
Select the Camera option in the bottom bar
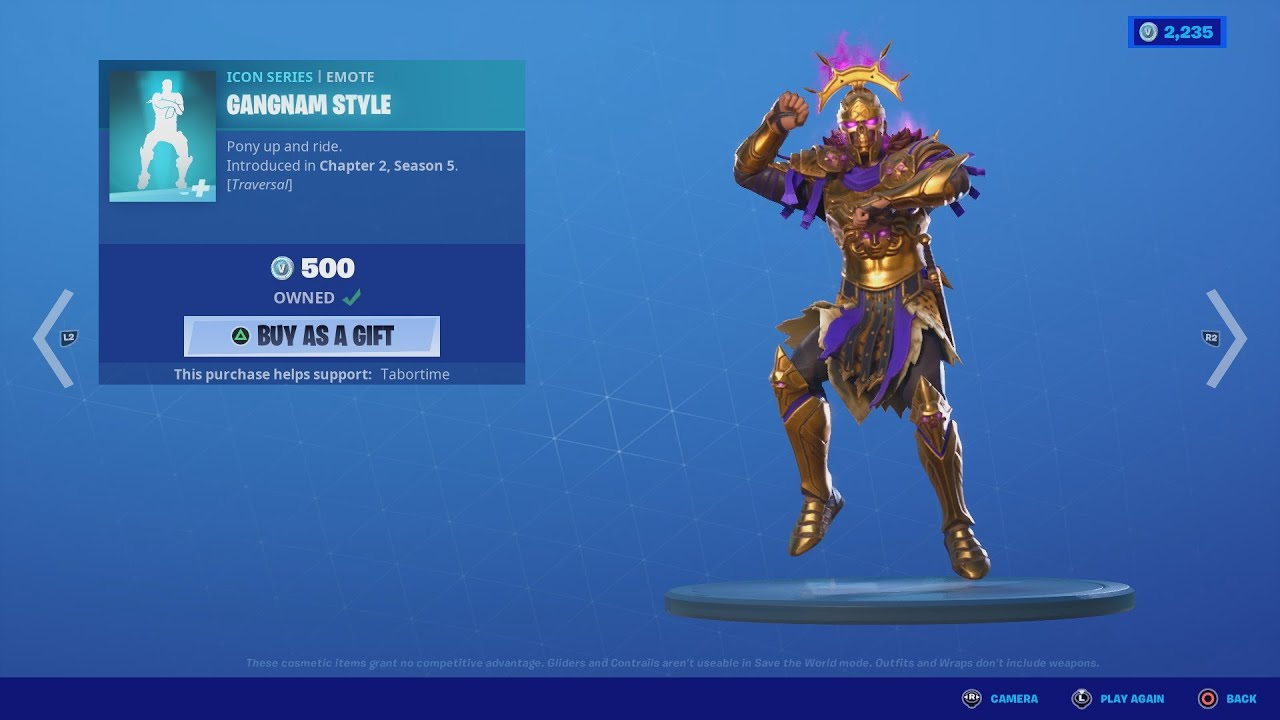1012,699
